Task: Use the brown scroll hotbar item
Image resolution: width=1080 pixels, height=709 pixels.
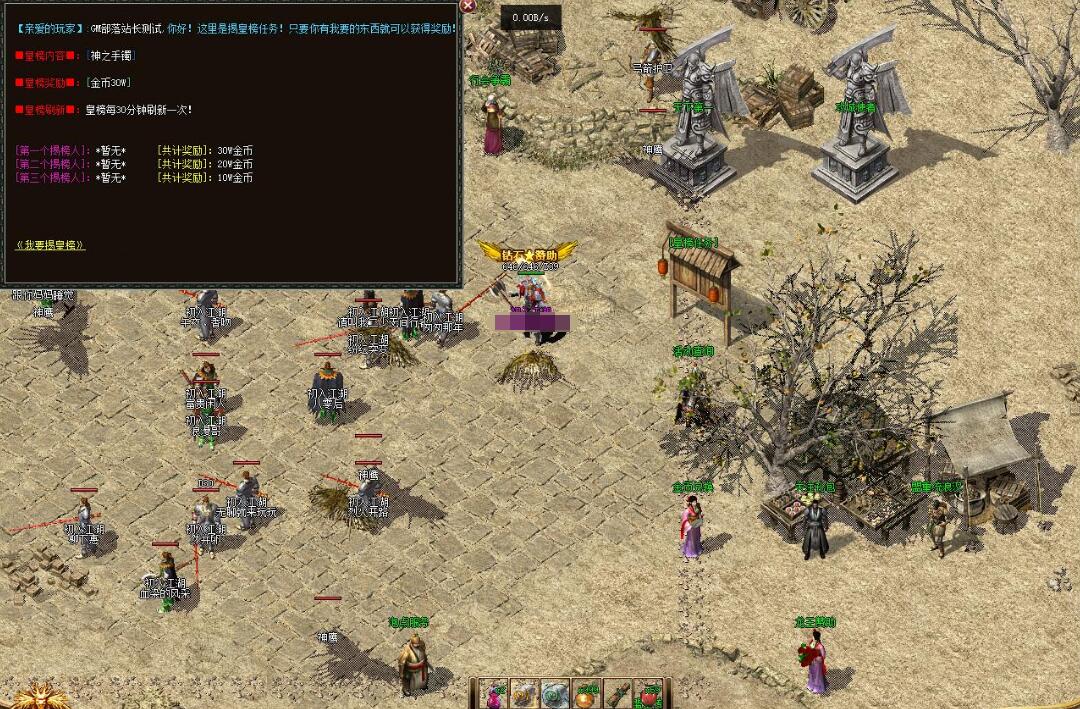Action: coord(618,695)
